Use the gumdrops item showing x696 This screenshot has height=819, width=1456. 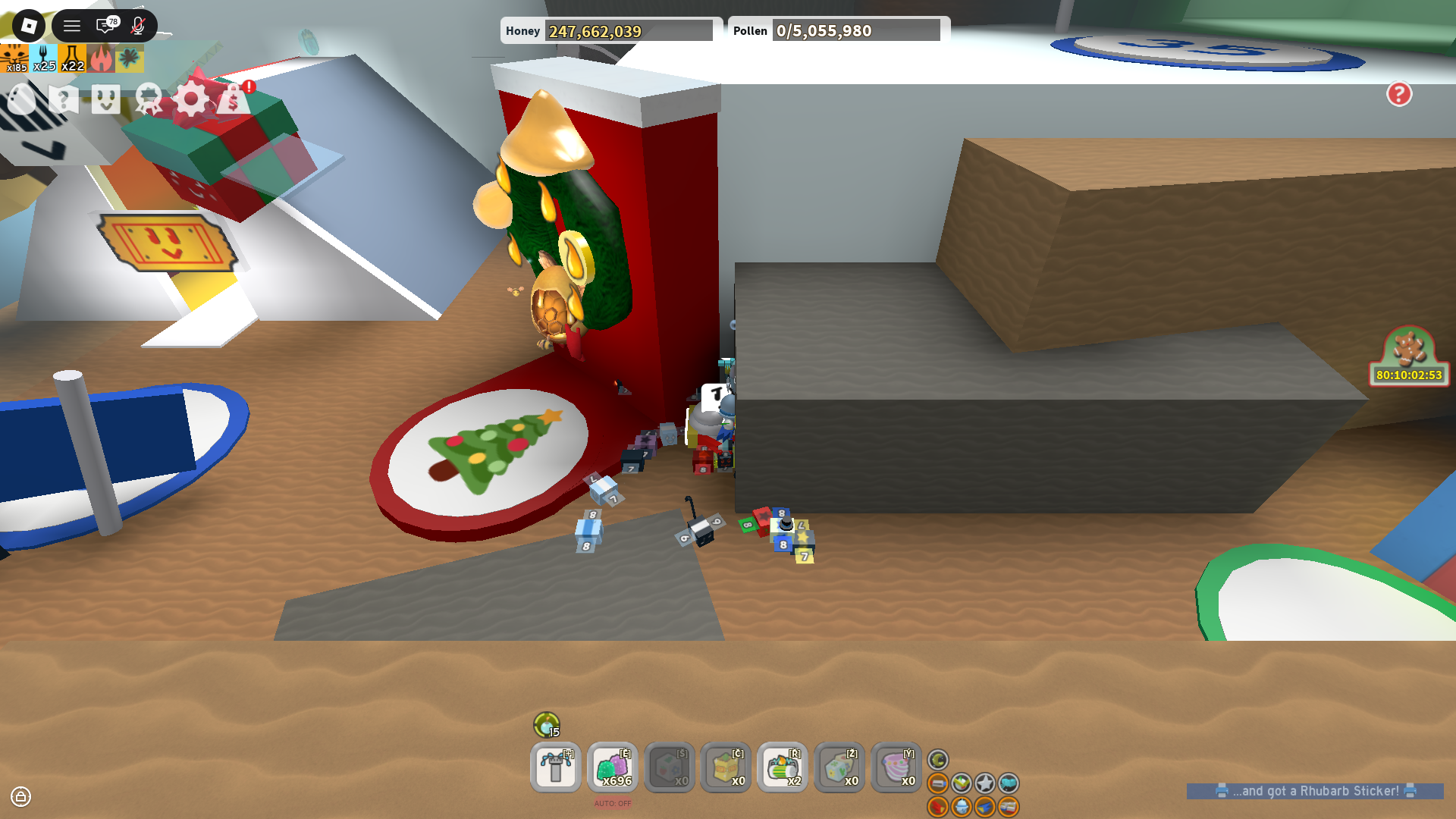tap(612, 767)
